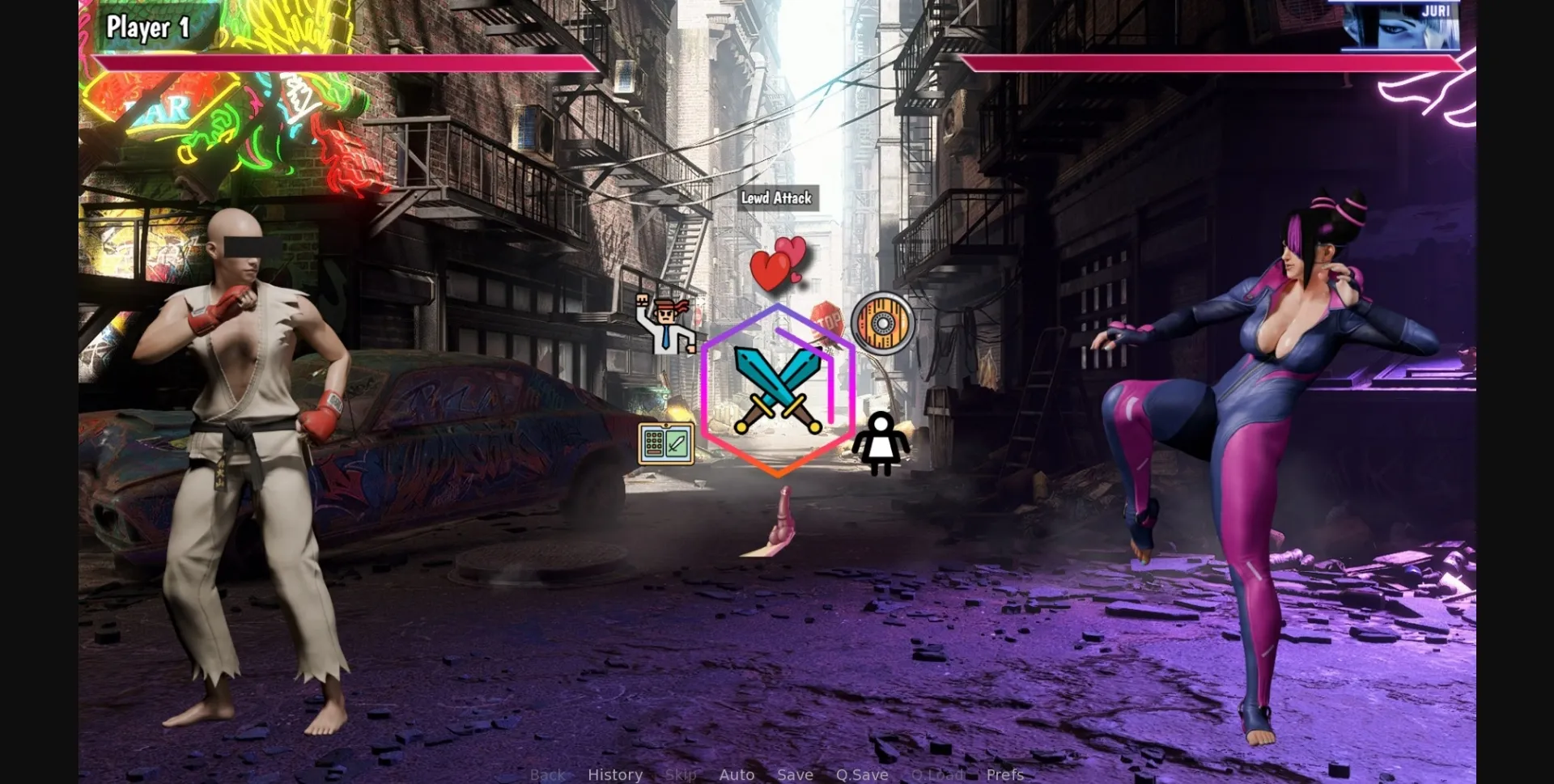Click the Q.Load option
The height and width of the screenshot is (784, 1554).
(936, 774)
